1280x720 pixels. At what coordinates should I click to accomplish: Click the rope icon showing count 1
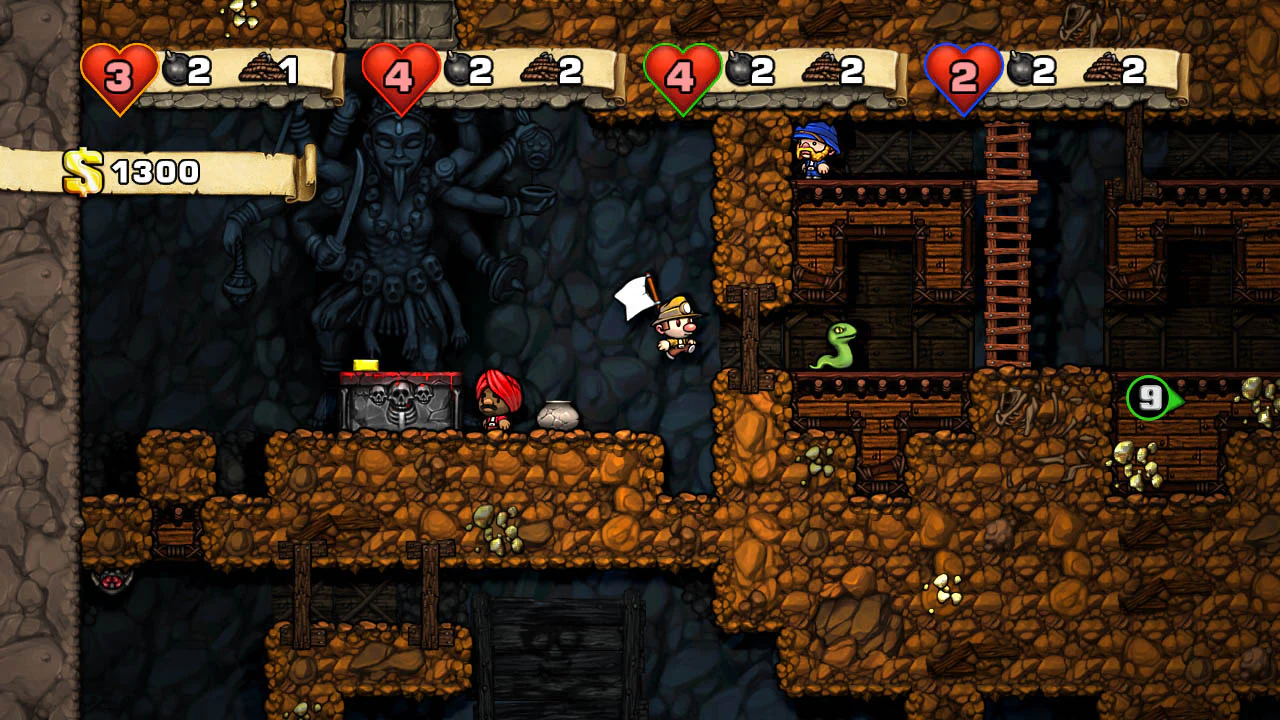[262, 67]
